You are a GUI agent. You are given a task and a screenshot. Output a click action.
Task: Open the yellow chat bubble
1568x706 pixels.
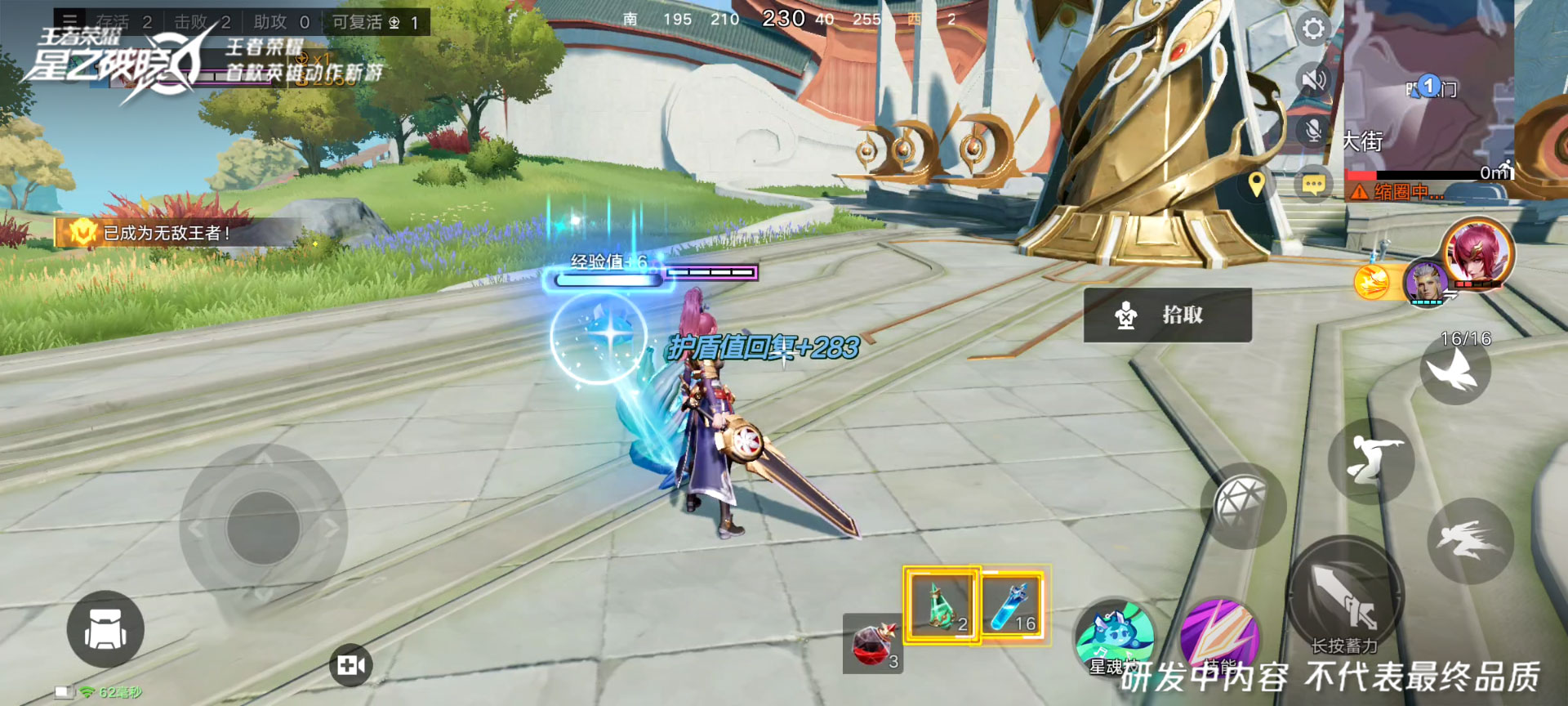(x=1313, y=185)
